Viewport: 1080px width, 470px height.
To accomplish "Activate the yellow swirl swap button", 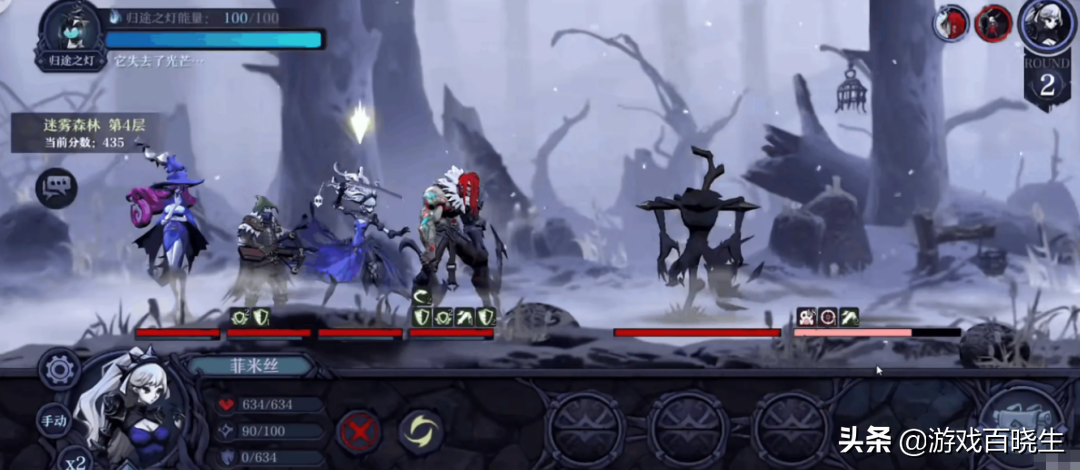I will pyautogui.click(x=421, y=432).
